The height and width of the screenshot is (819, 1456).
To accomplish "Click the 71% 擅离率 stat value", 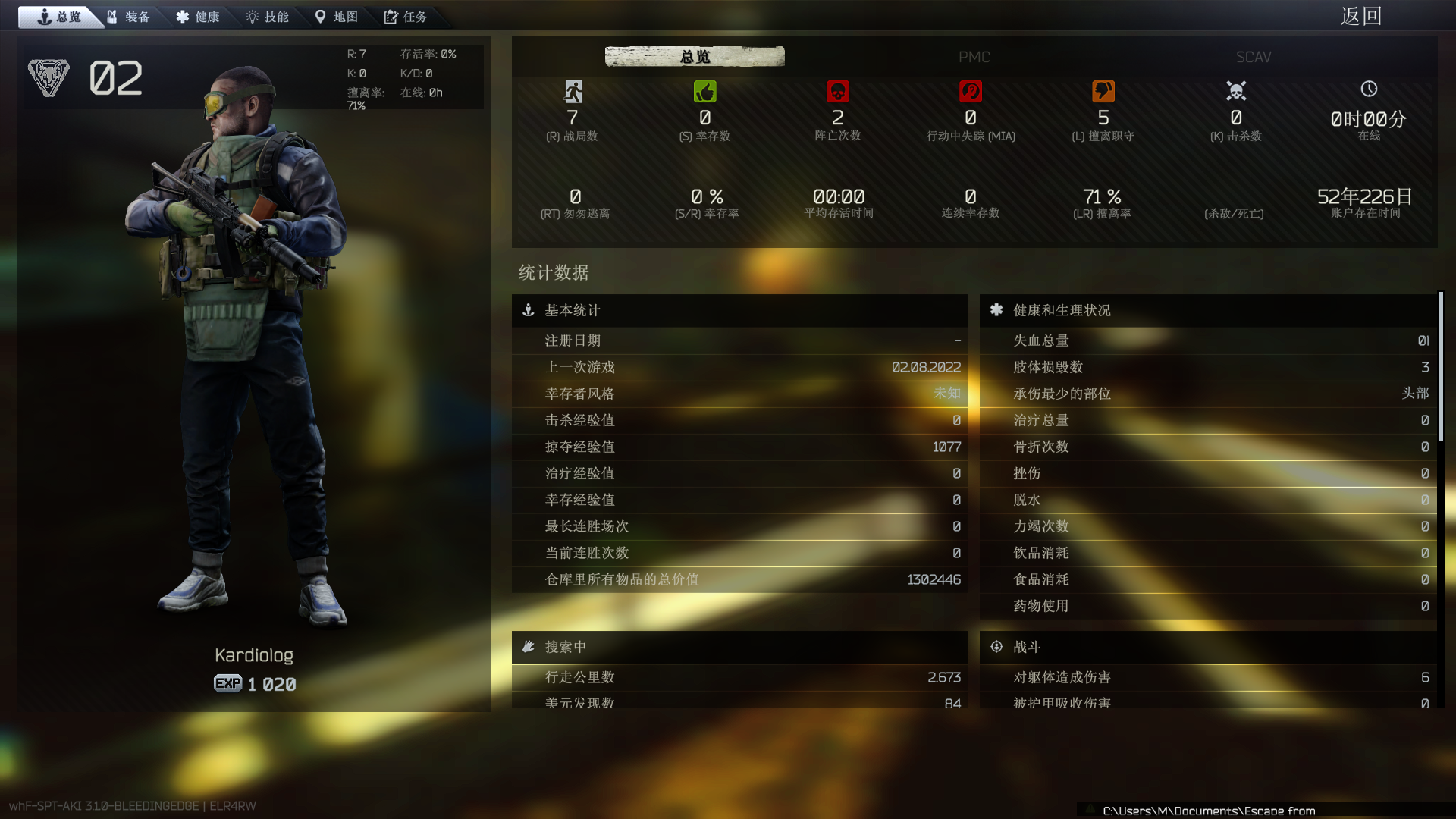I will point(1103,196).
